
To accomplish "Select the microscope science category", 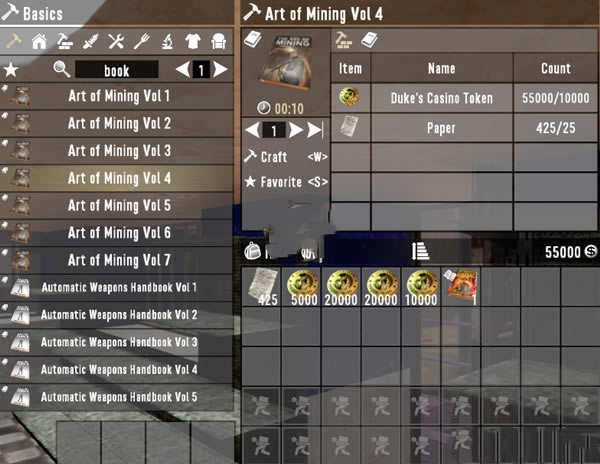I will click(168, 41).
